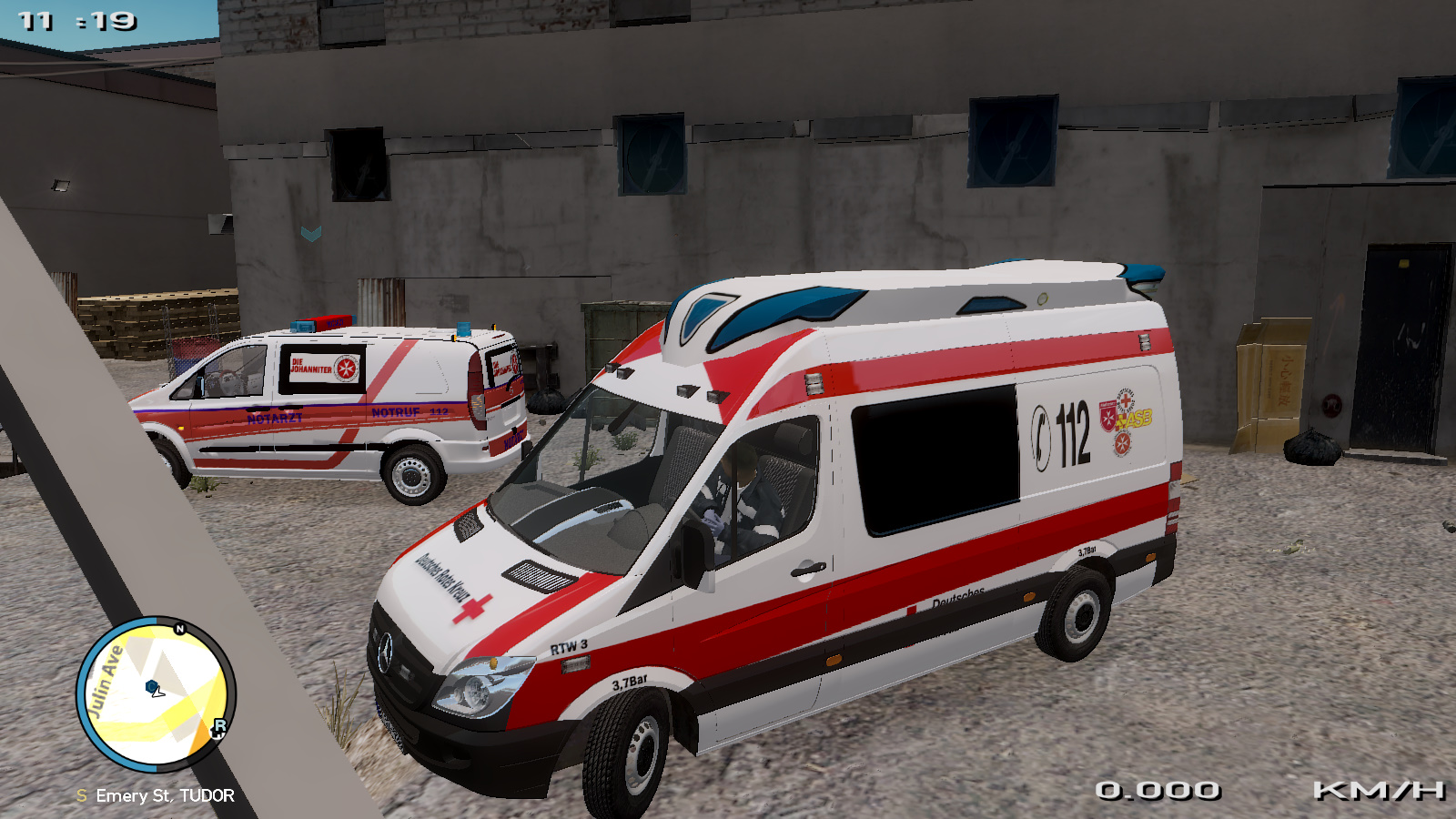Click the circular radar minimap

[156, 693]
